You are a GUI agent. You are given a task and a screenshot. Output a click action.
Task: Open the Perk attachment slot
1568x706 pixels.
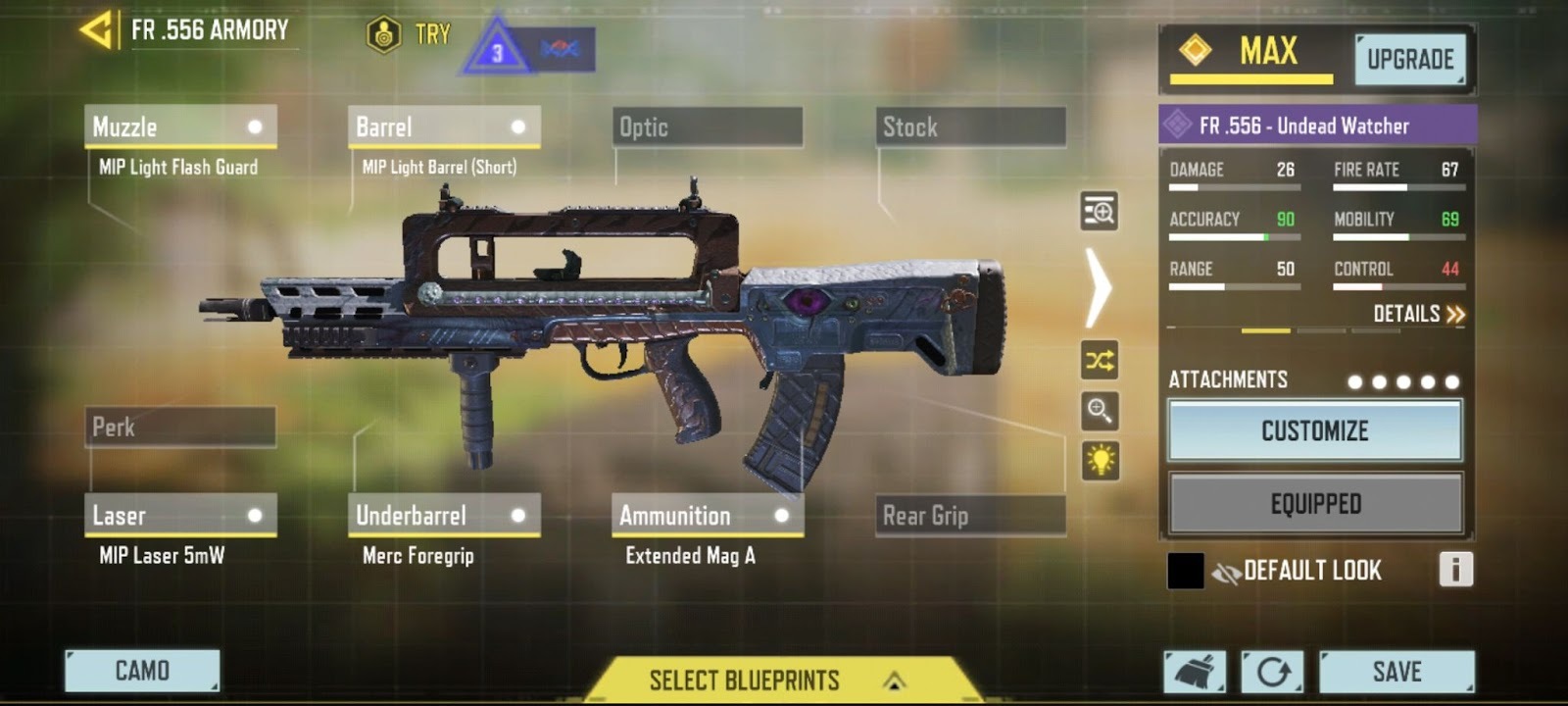click(180, 428)
